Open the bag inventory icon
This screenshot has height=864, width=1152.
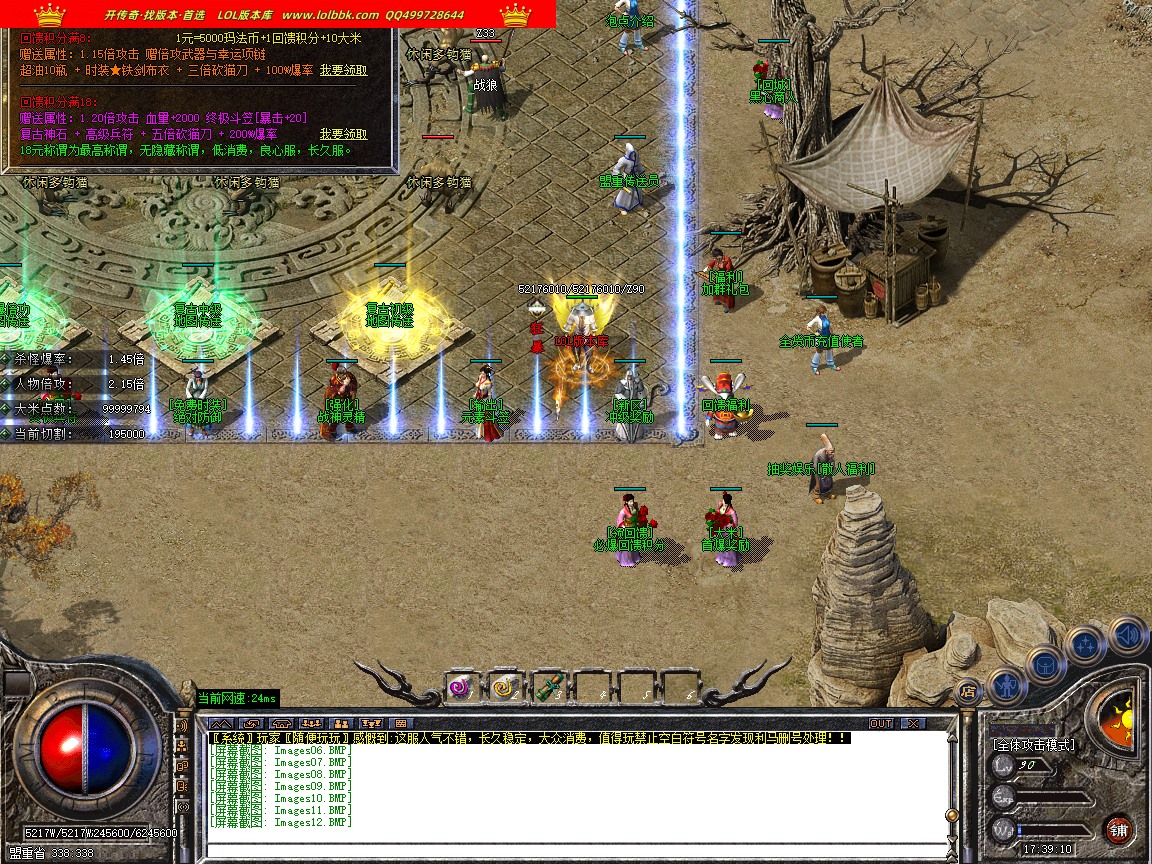[x=1046, y=664]
